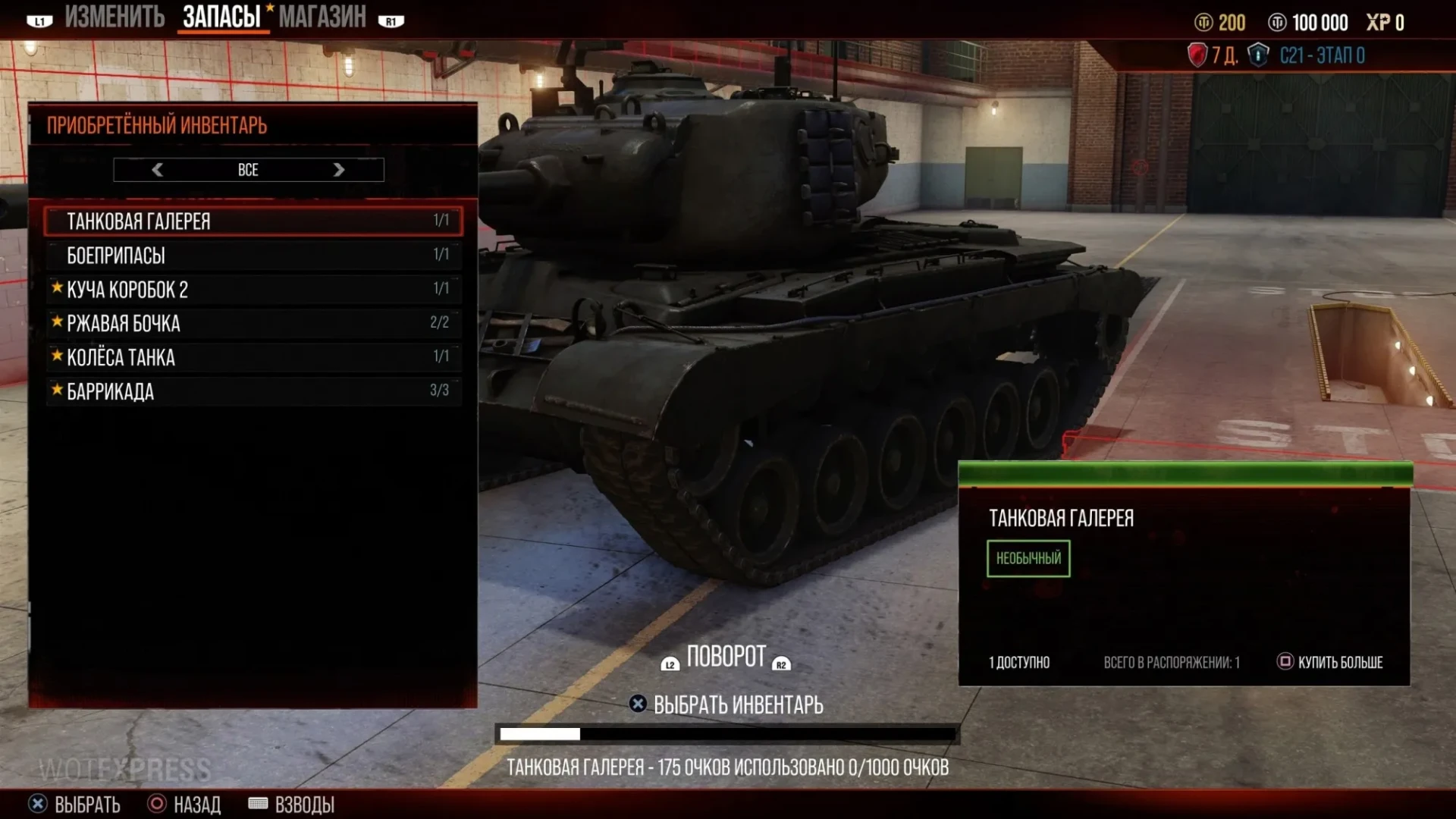Choose the БОЕПРИПАСЫ inventory item

click(x=253, y=255)
